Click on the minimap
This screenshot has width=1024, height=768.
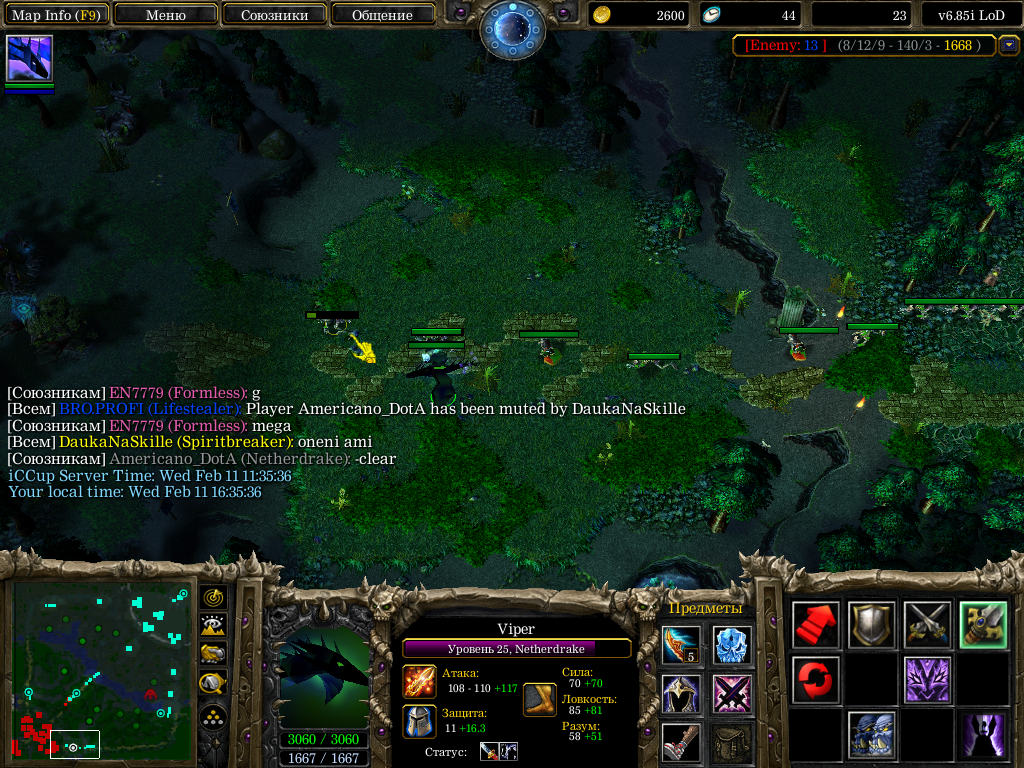(x=100, y=669)
